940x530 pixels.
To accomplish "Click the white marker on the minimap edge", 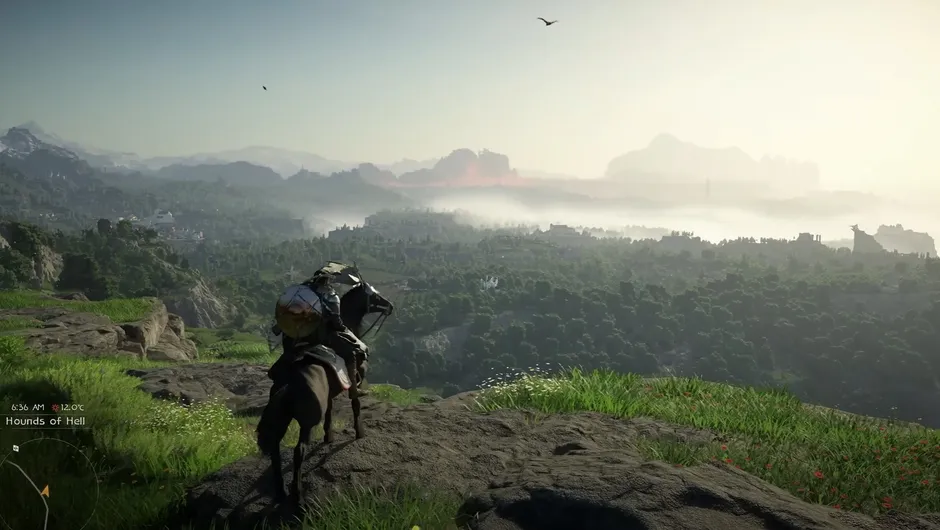I will click(15, 448).
